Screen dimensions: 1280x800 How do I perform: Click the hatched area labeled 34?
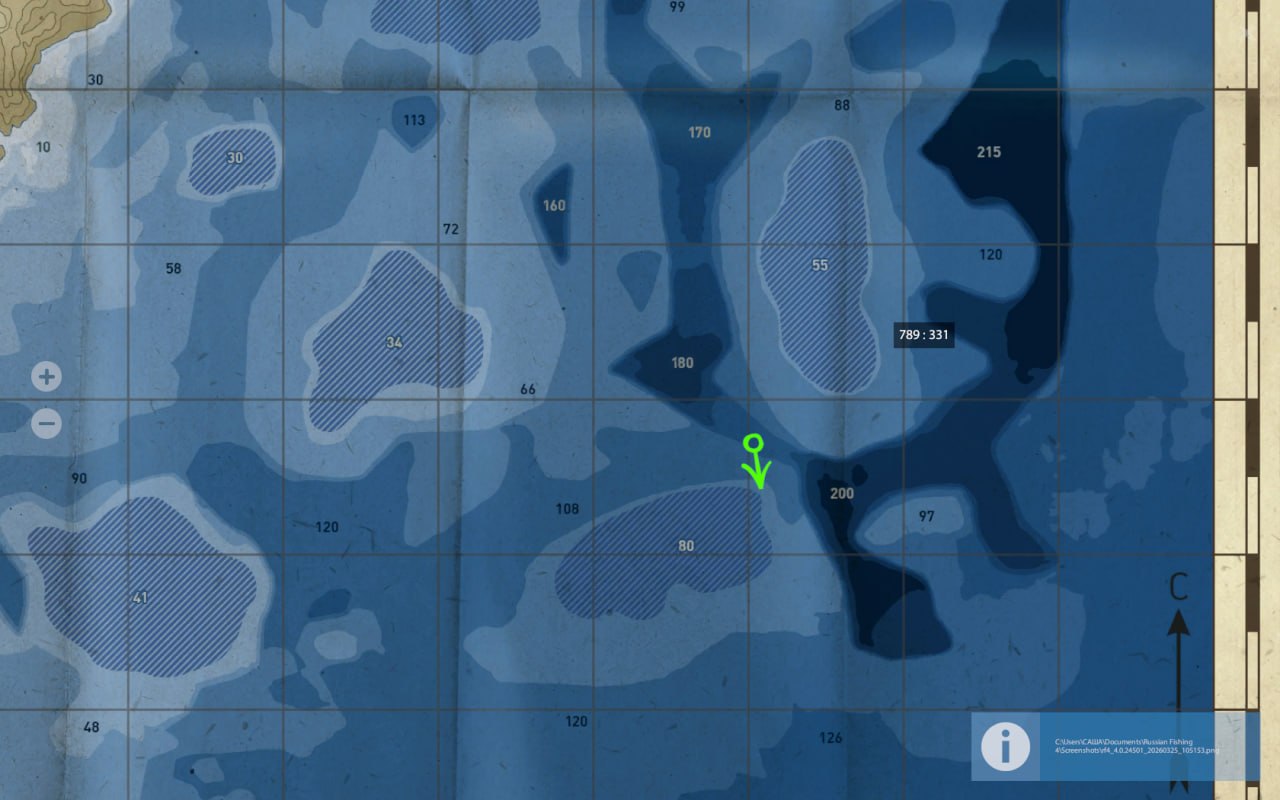(392, 343)
